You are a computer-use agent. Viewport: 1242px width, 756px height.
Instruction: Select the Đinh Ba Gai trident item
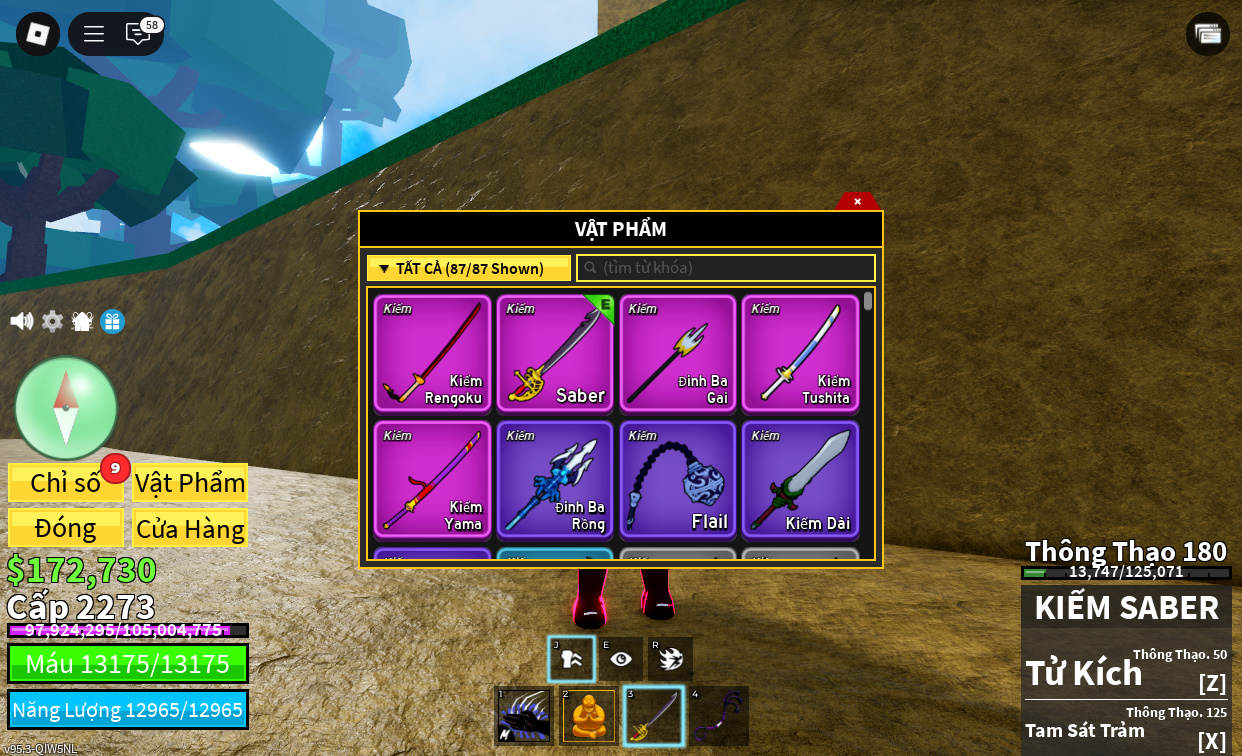click(x=678, y=353)
